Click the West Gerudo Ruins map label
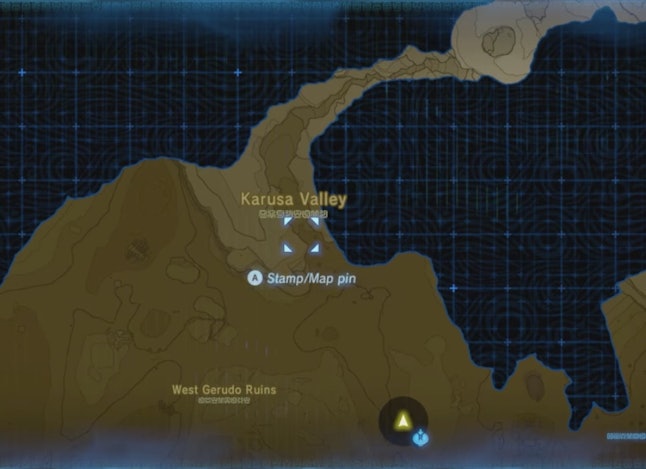Viewport: 646px width, 469px height. (x=224, y=389)
